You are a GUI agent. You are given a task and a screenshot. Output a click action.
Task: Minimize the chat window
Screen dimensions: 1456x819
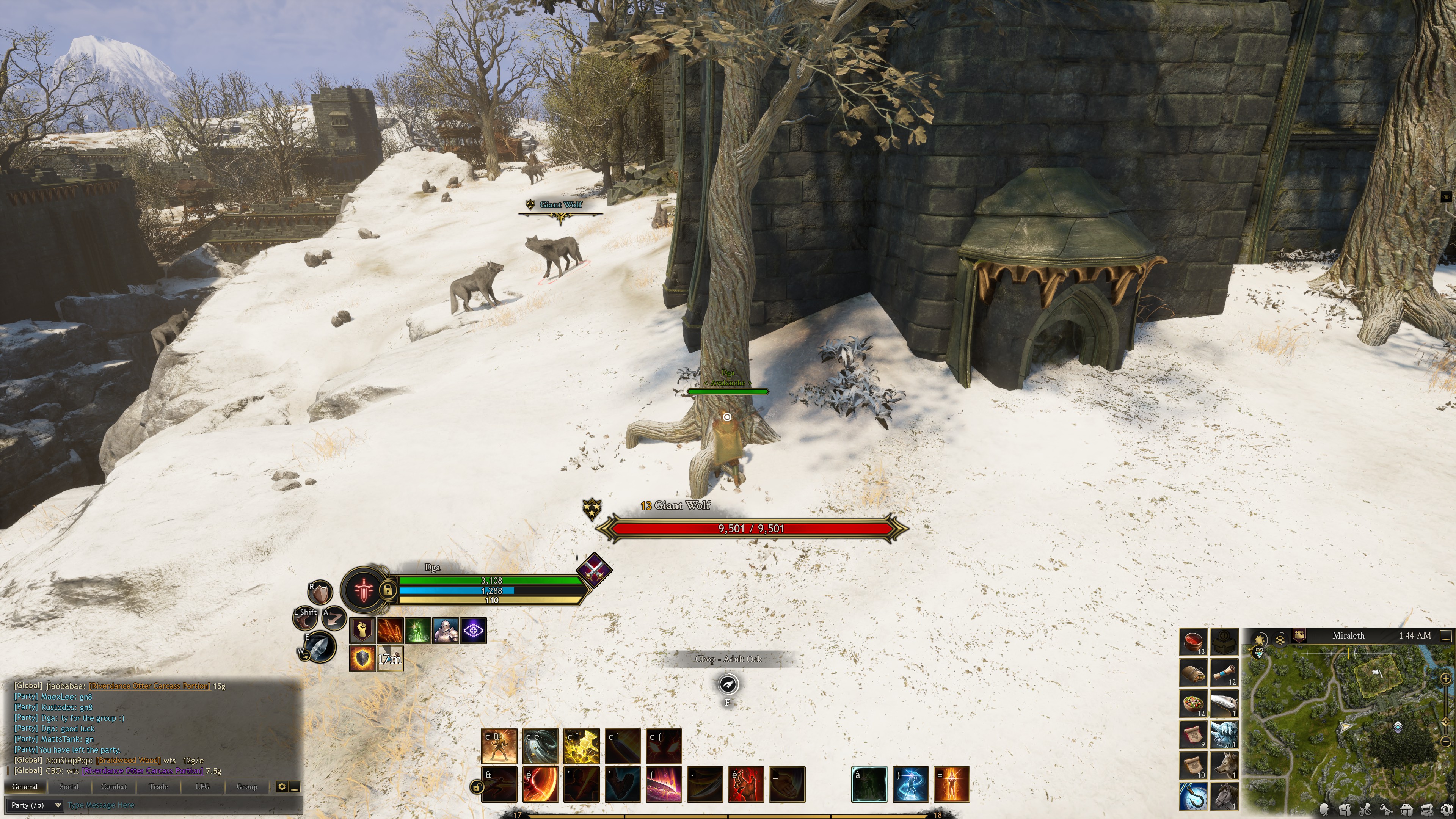coord(295,786)
